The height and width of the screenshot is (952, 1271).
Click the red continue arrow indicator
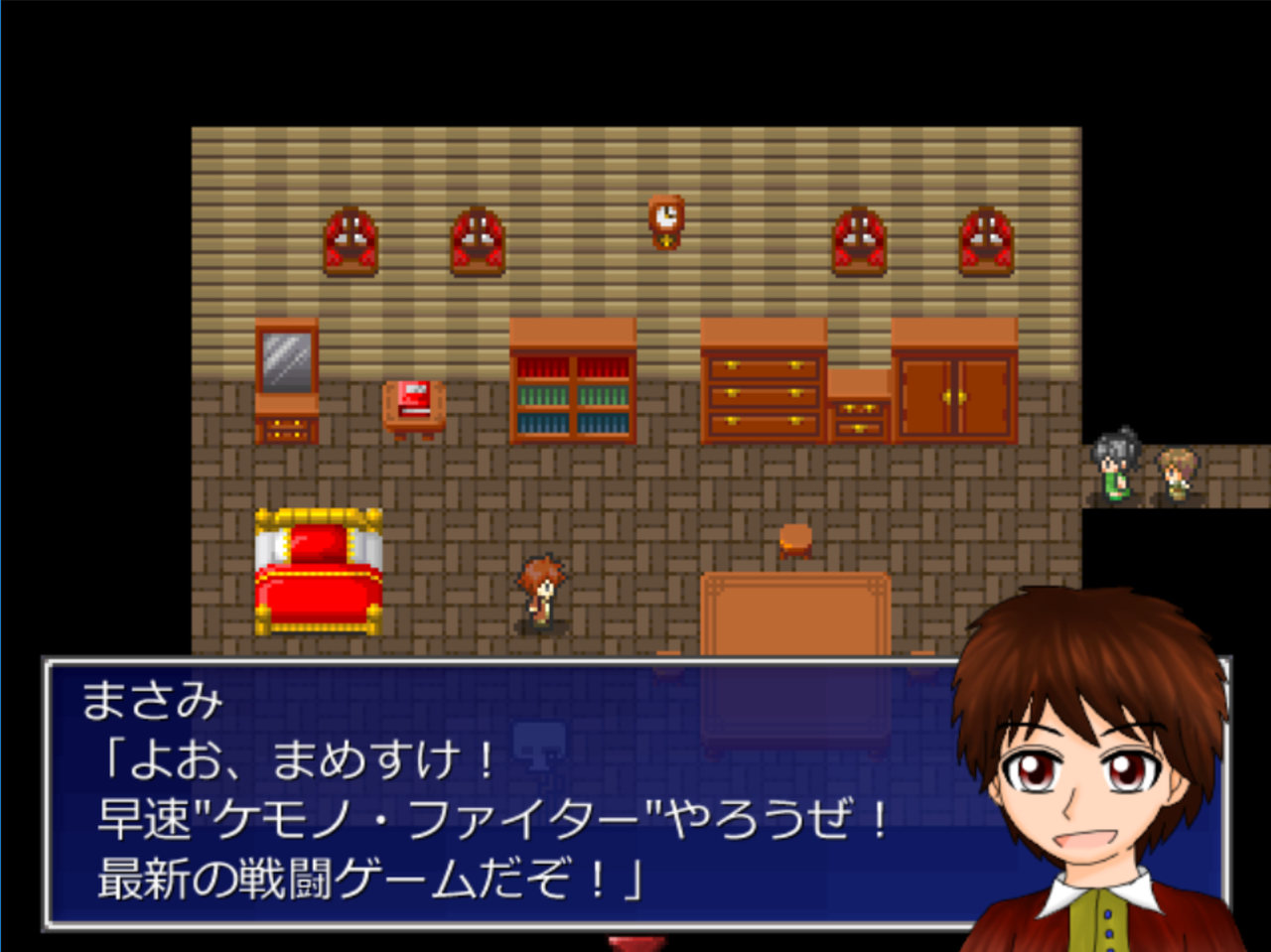(635, 942)
